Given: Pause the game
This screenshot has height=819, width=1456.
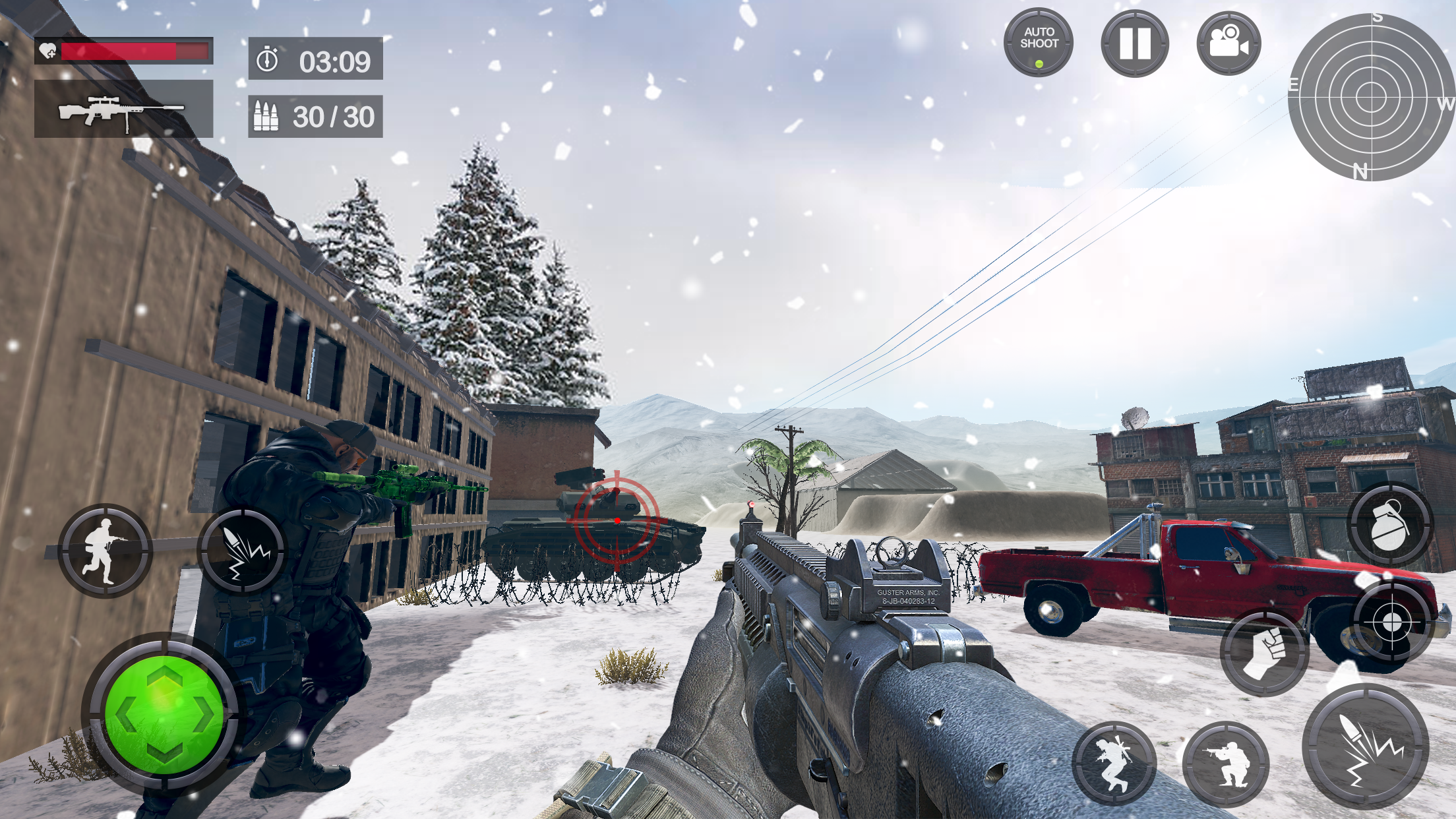Looking at the screenshot, I should [1134, 44].
